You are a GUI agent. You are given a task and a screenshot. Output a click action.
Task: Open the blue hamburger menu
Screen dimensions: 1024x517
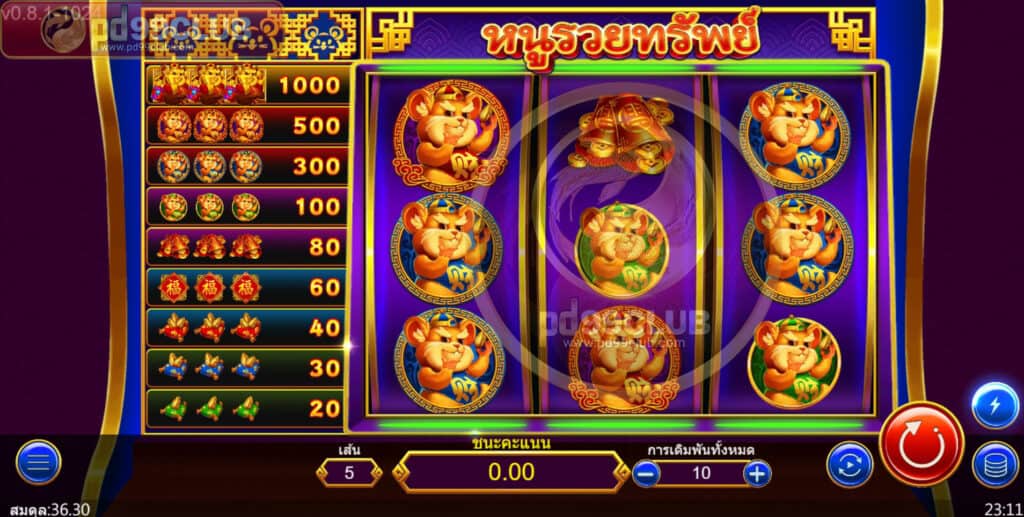pos(38,462)
